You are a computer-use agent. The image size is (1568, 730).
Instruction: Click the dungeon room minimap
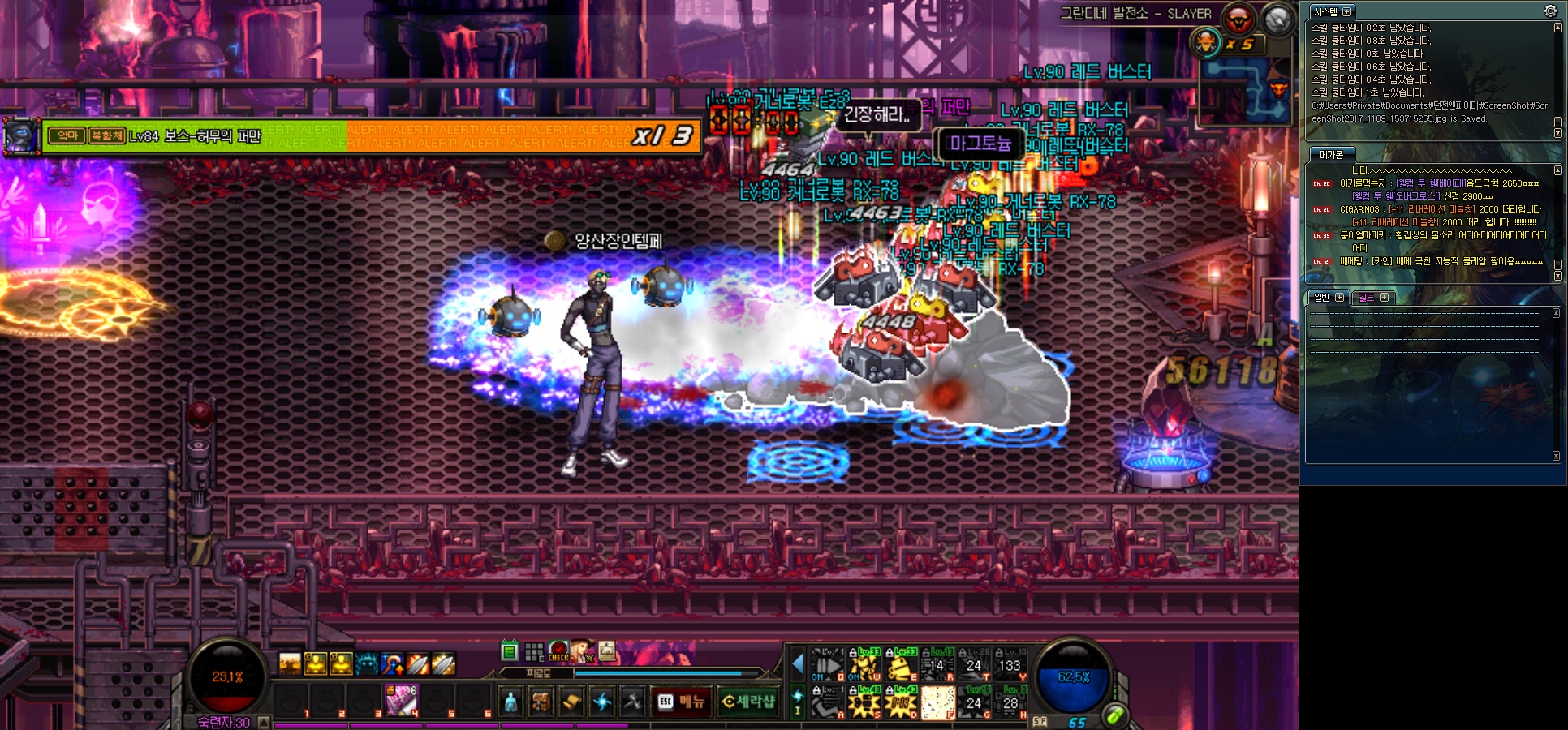(x=1244, y=89)
